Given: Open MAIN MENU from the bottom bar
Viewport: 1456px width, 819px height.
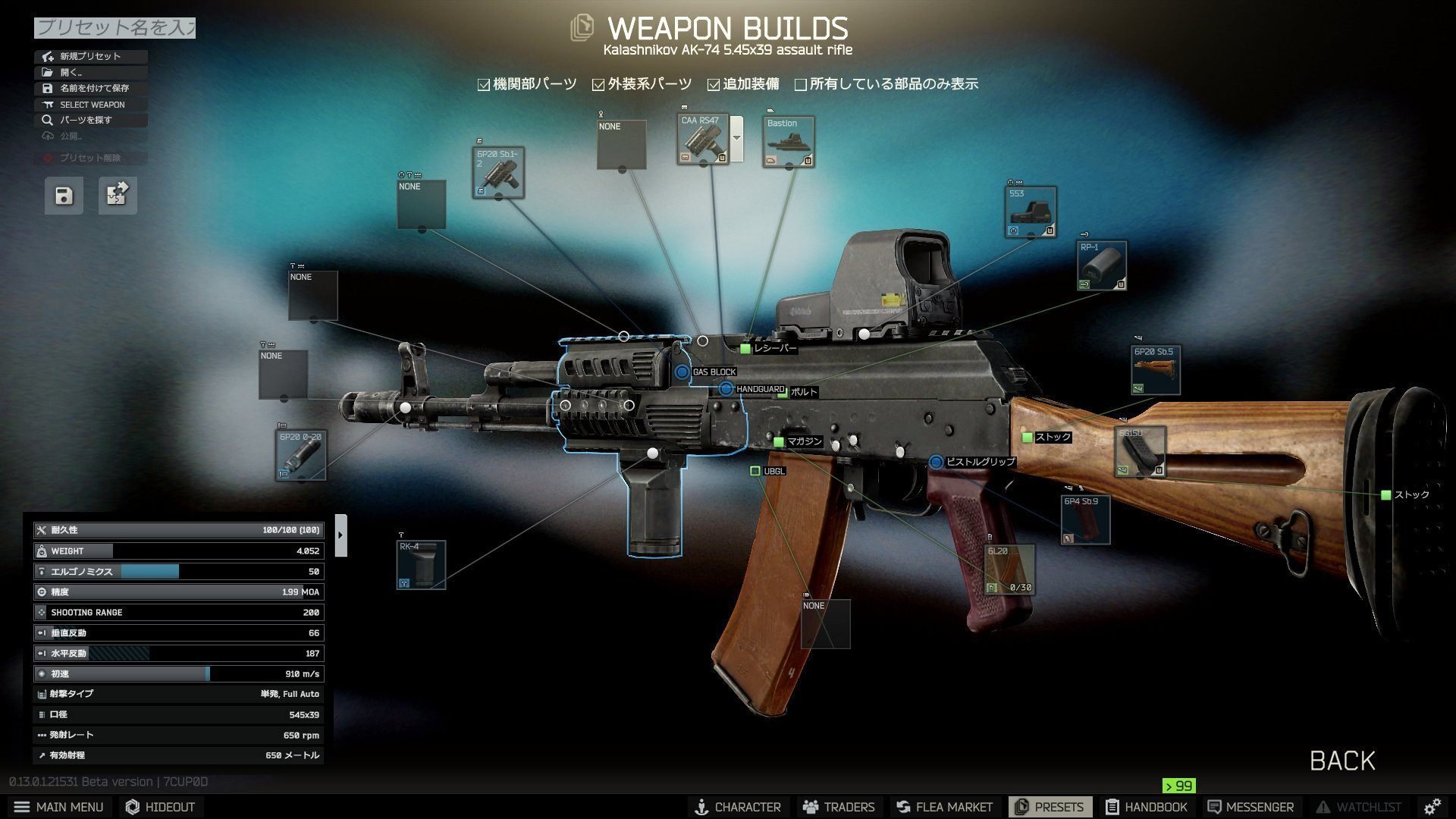Looking at the screenshot, I should [x=59, y=807].
